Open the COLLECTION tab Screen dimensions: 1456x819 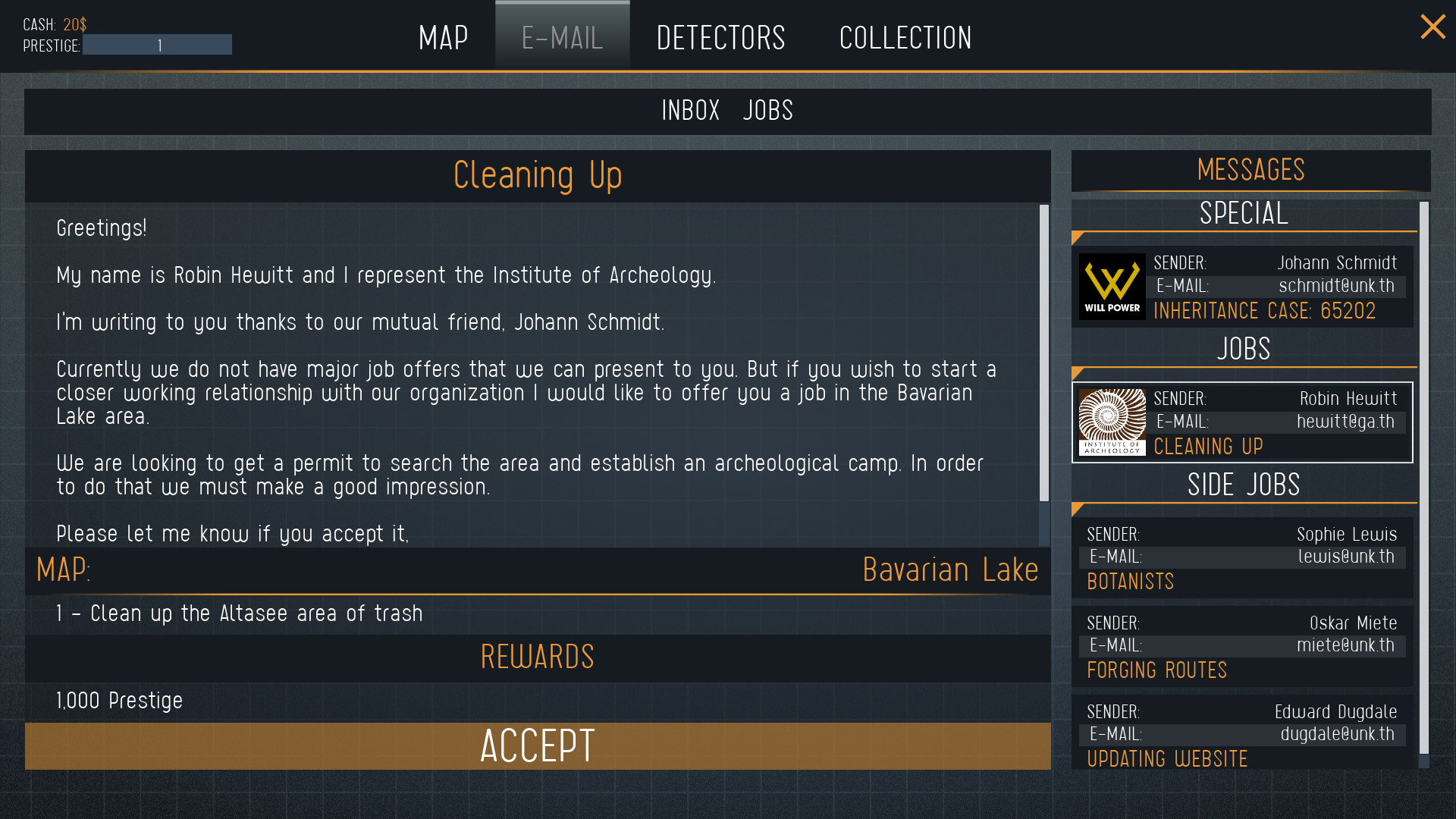click(x=905, y=37)
